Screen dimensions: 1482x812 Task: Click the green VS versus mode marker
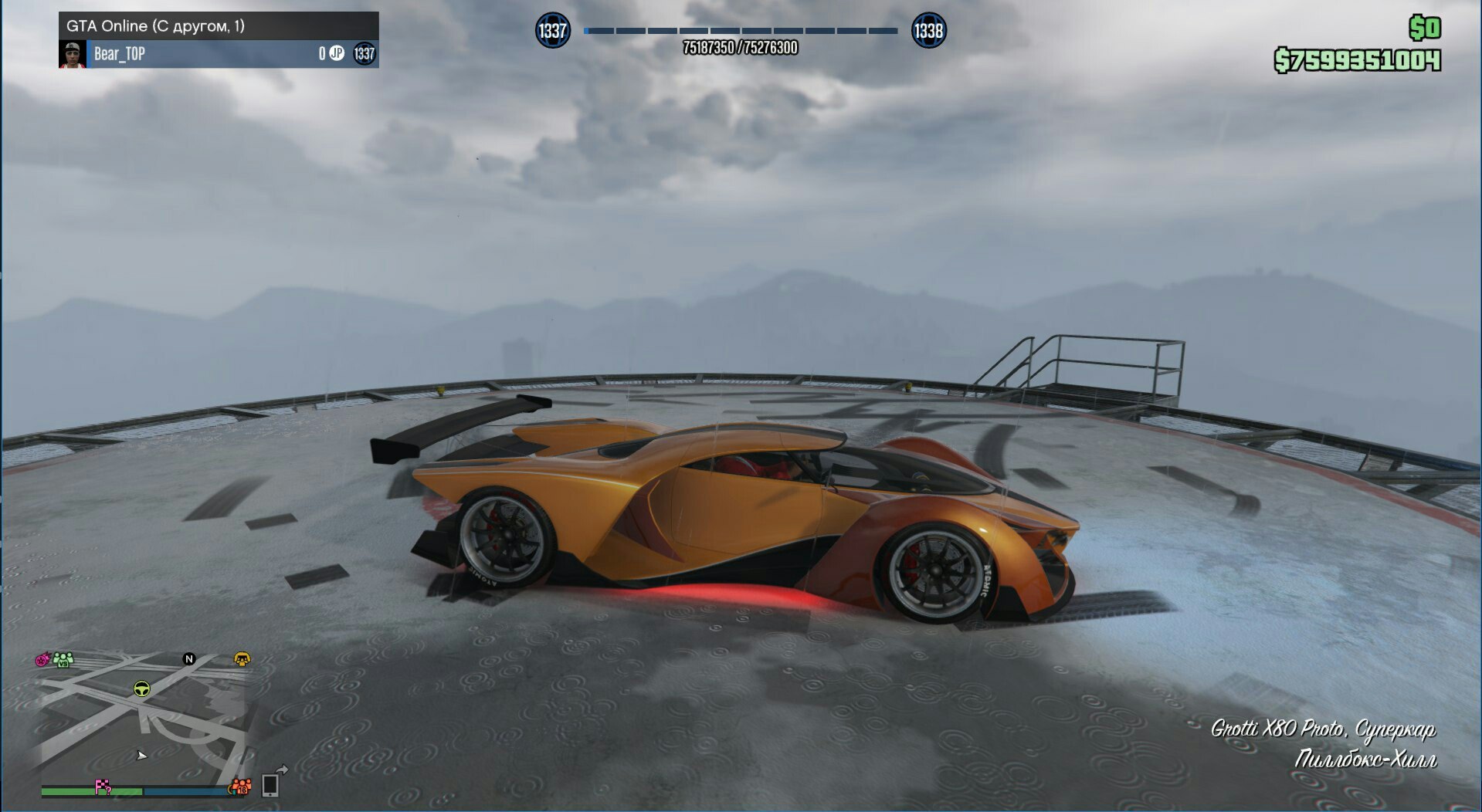(x=63, y=659)
